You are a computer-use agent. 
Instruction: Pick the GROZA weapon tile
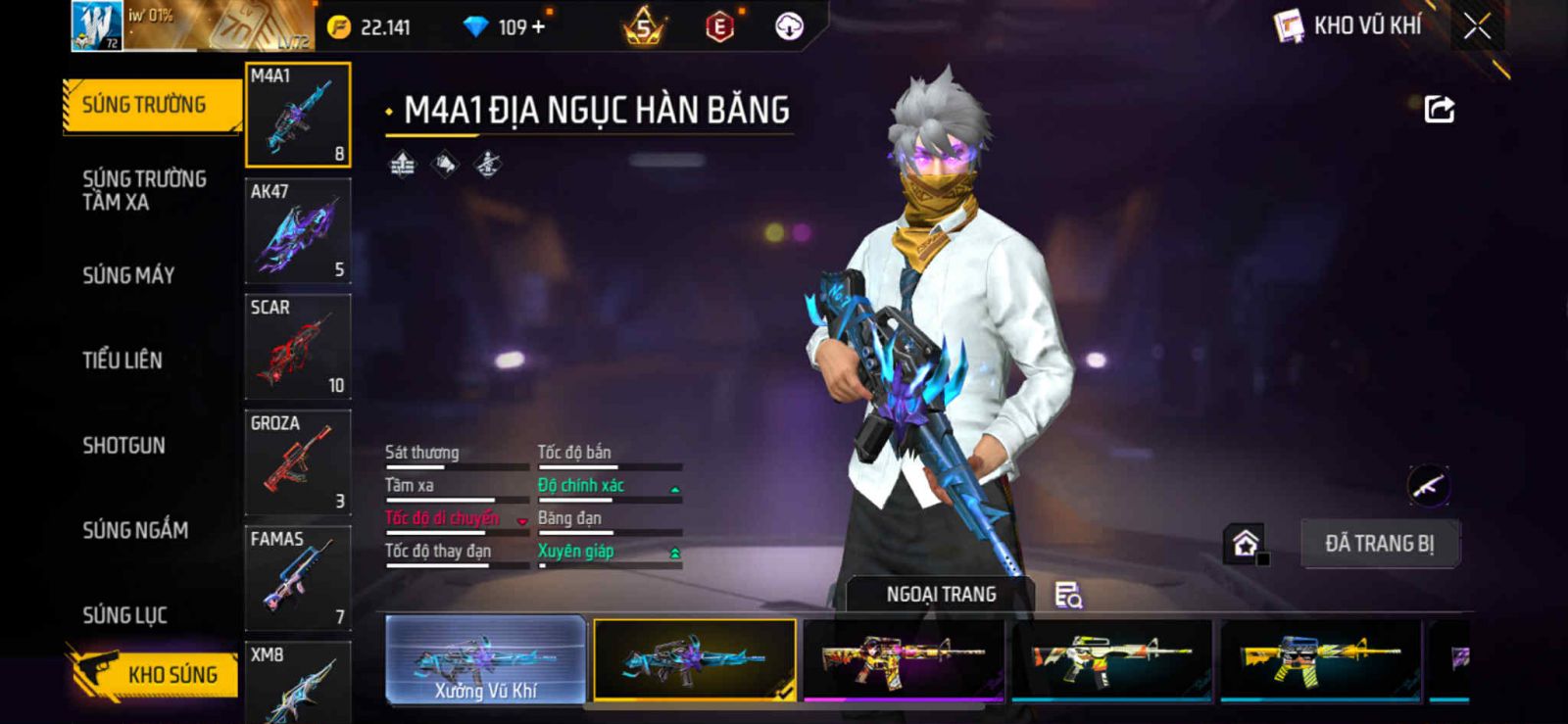(298, 462)
